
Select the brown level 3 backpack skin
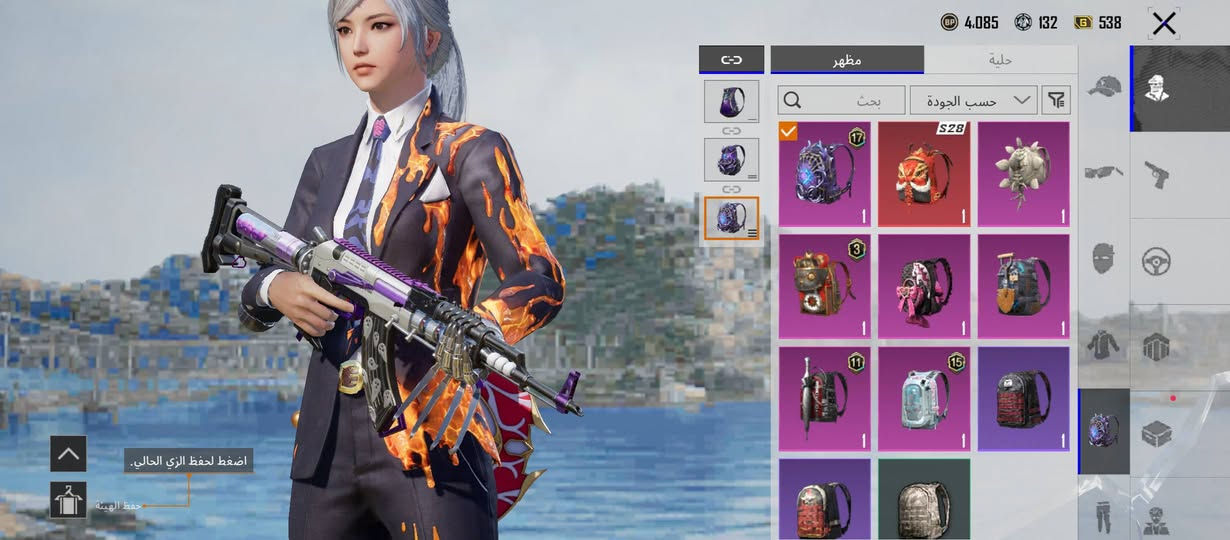(x=824, y=286)
